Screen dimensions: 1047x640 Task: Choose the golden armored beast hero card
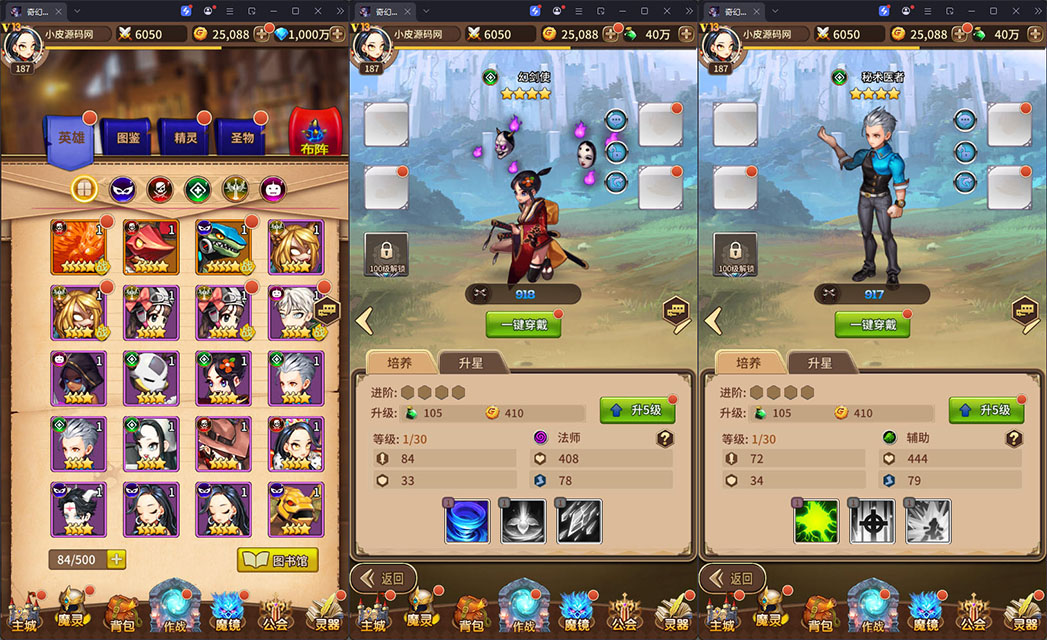tap(296, 510)
